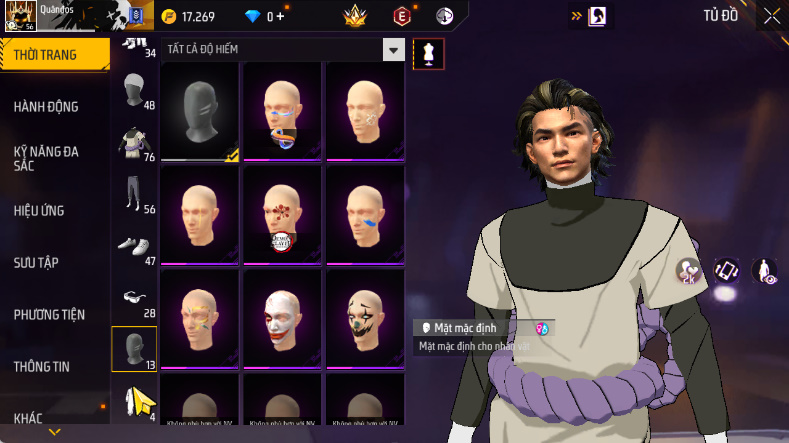The width and height of the screenshot is (789, 443).
Task: Select the THỜI TRANG menu entry
Action: tap(46, 54)
